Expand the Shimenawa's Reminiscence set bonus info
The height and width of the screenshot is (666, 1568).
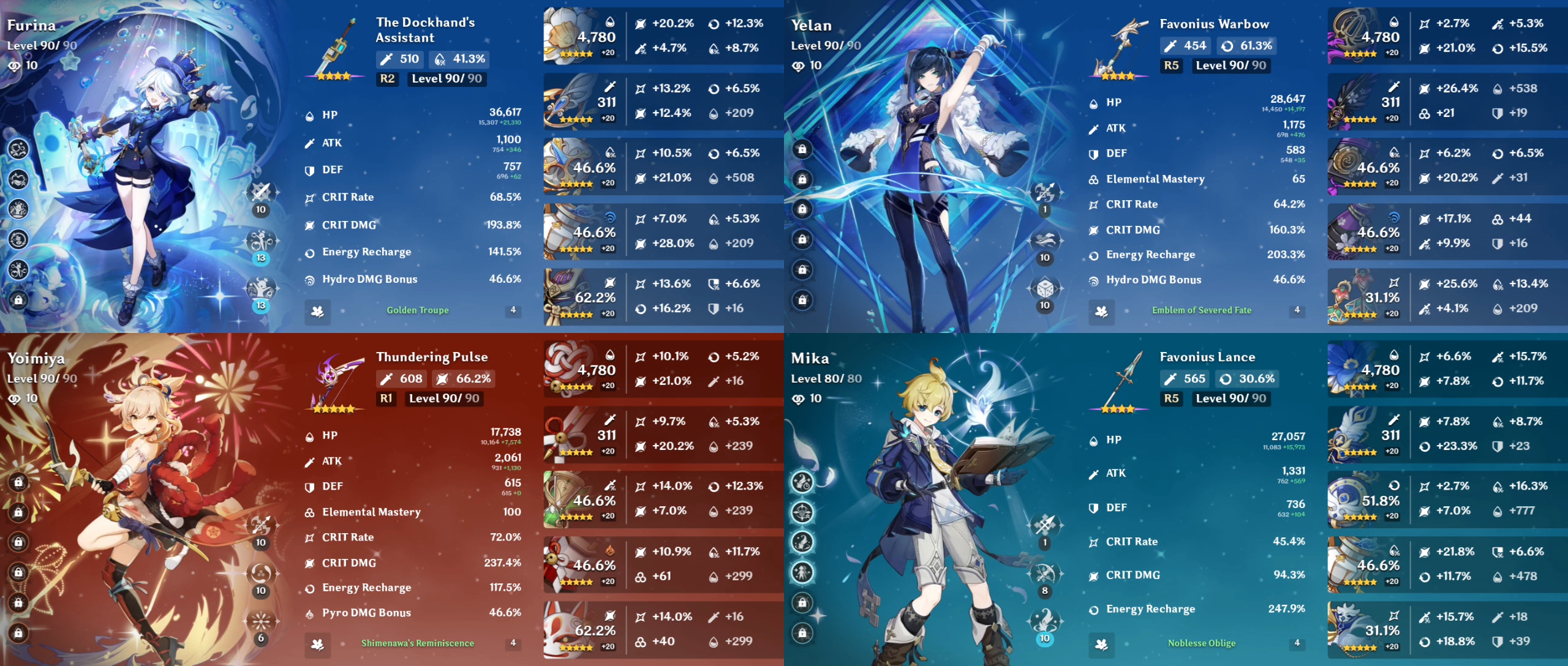(x=417, y=643)
